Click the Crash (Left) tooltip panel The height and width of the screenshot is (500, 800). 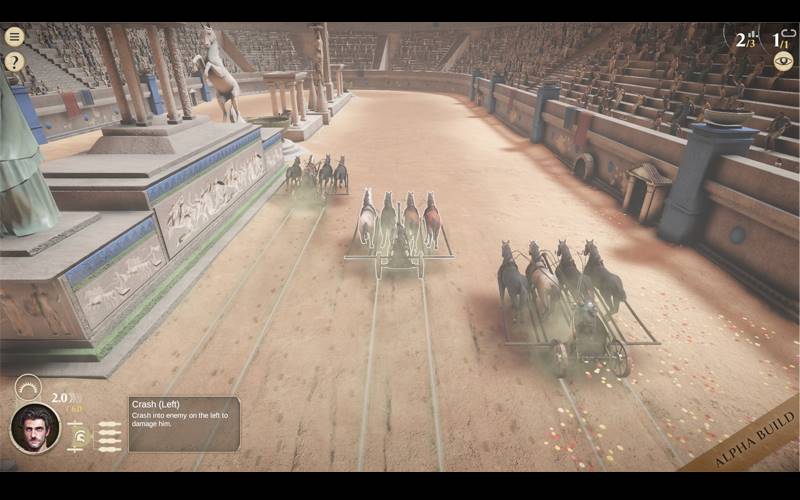[x=183, y=423]
